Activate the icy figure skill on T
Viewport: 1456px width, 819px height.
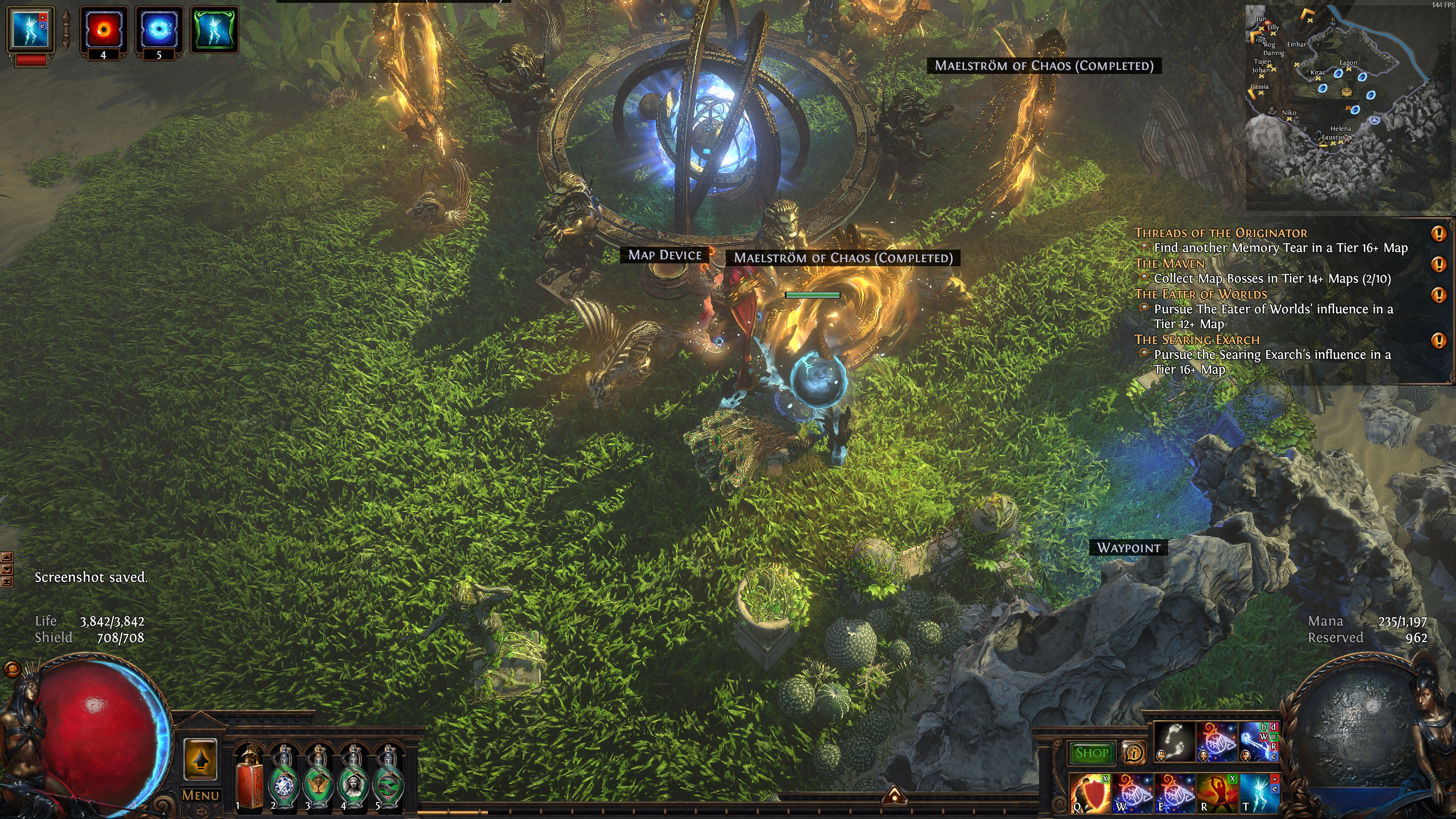1260,793
